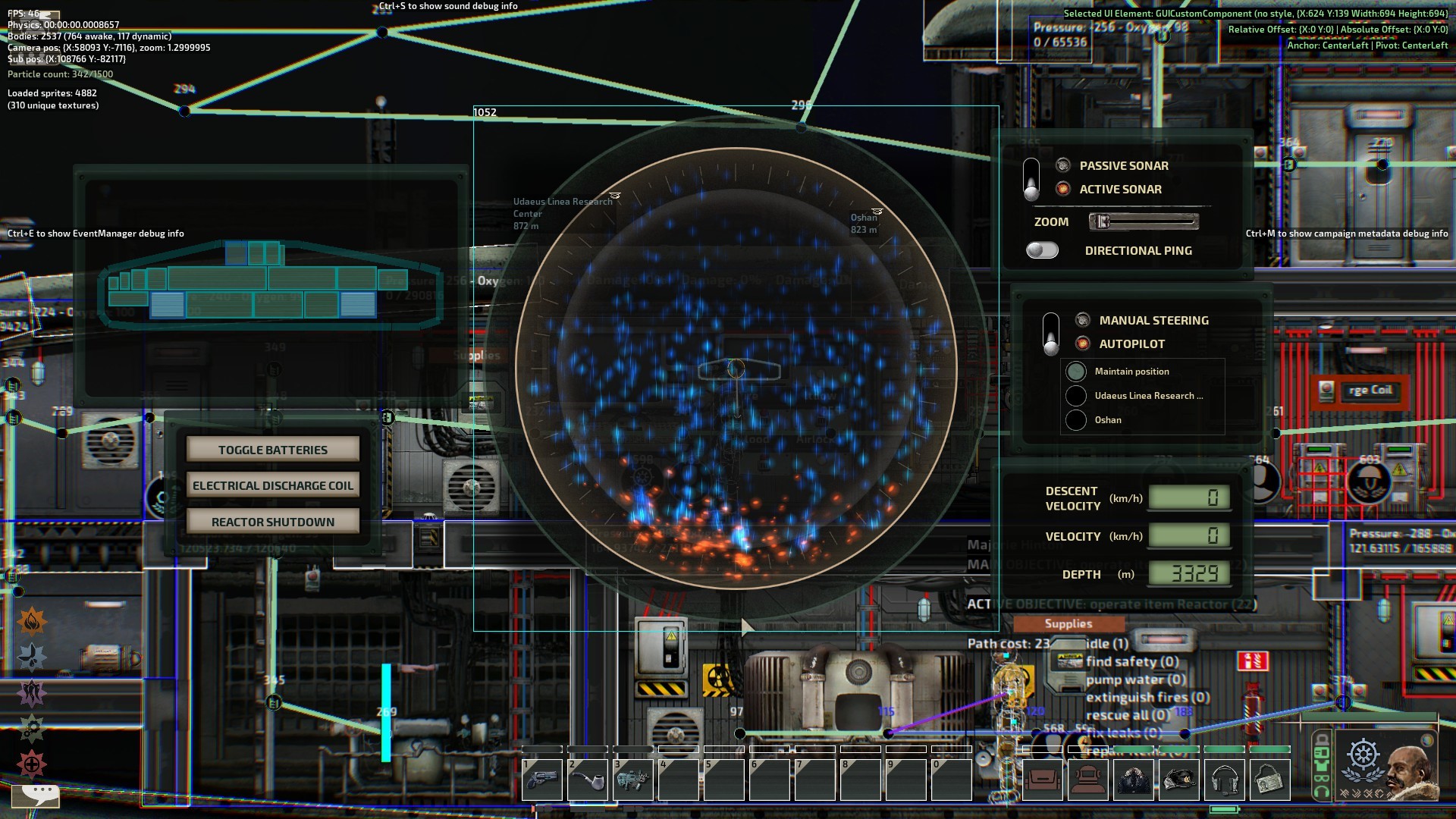Image resolution: width=1456 pixels, height=819 pixels.
Task: Trigger Reactor Shutdown
Action: (x=273, y=522)
